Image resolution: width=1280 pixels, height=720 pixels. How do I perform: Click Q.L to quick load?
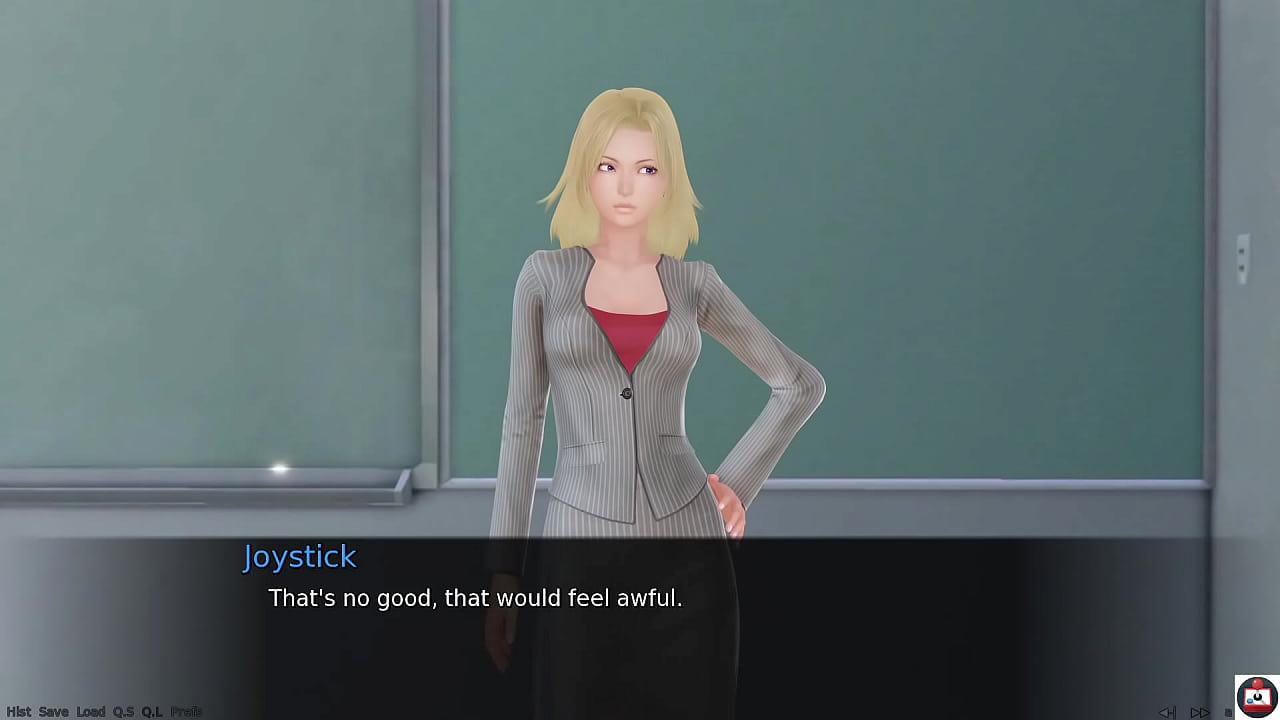152,712
